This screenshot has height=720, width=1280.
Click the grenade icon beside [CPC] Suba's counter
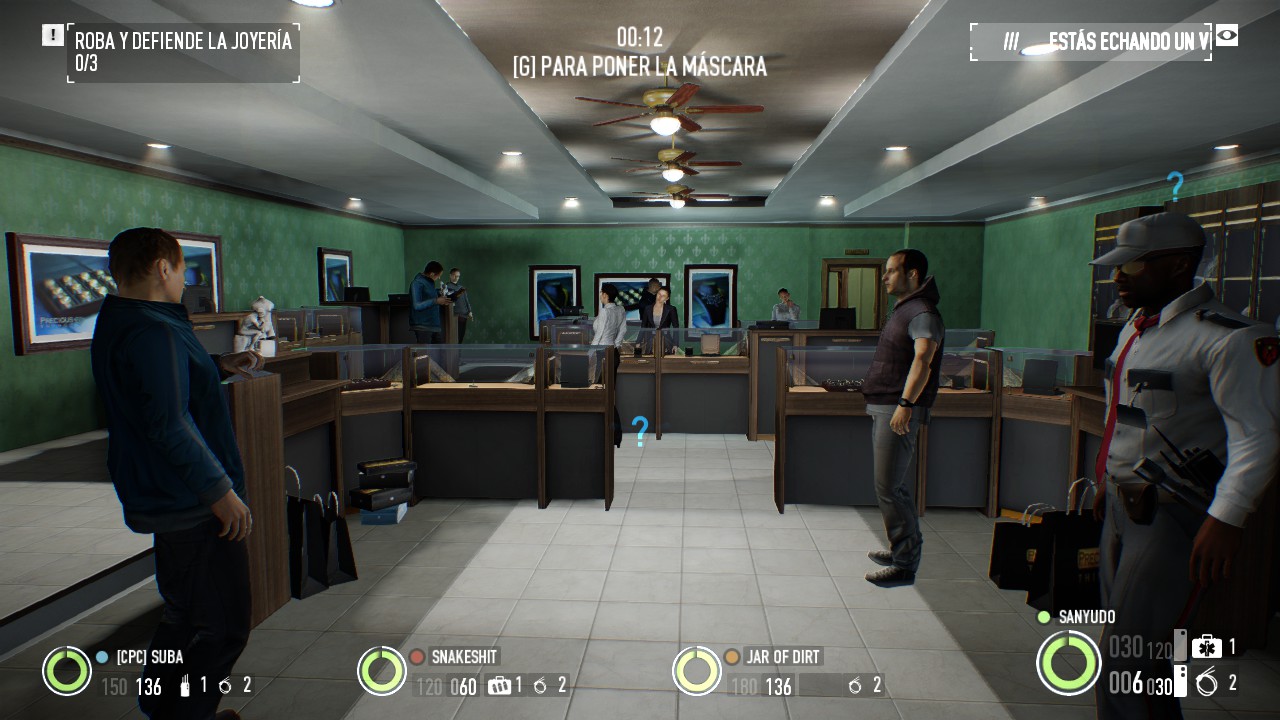(224, 687)
